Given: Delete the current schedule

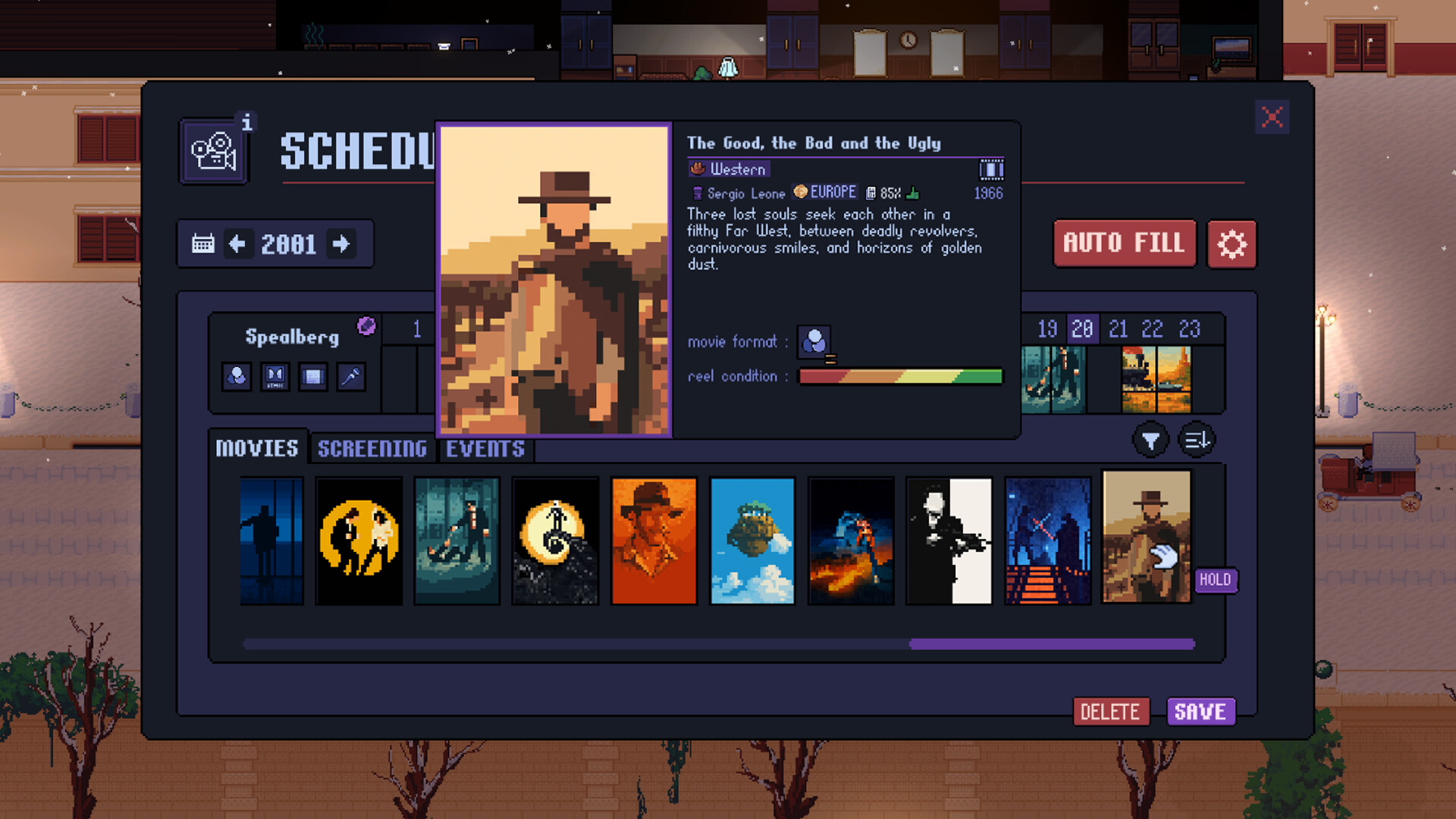Looking at the screenshot, I should [x=1110, y=712].
